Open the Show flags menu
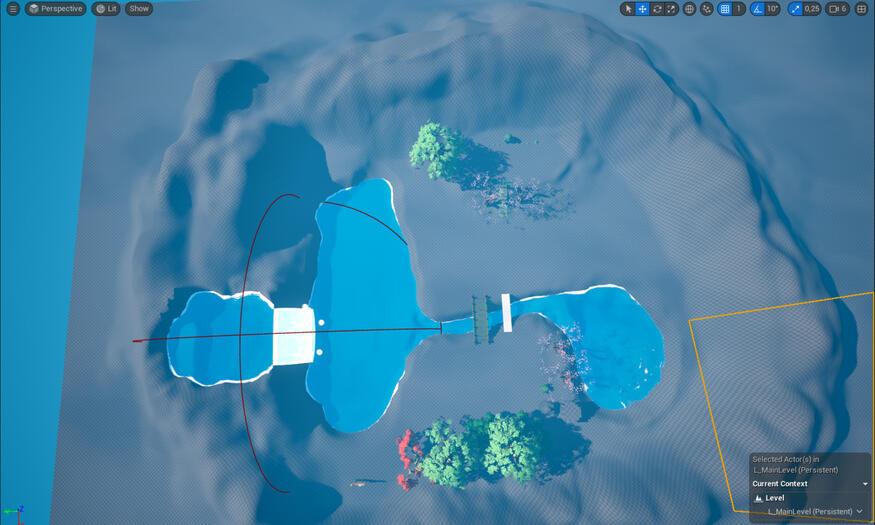 point(139,9)
